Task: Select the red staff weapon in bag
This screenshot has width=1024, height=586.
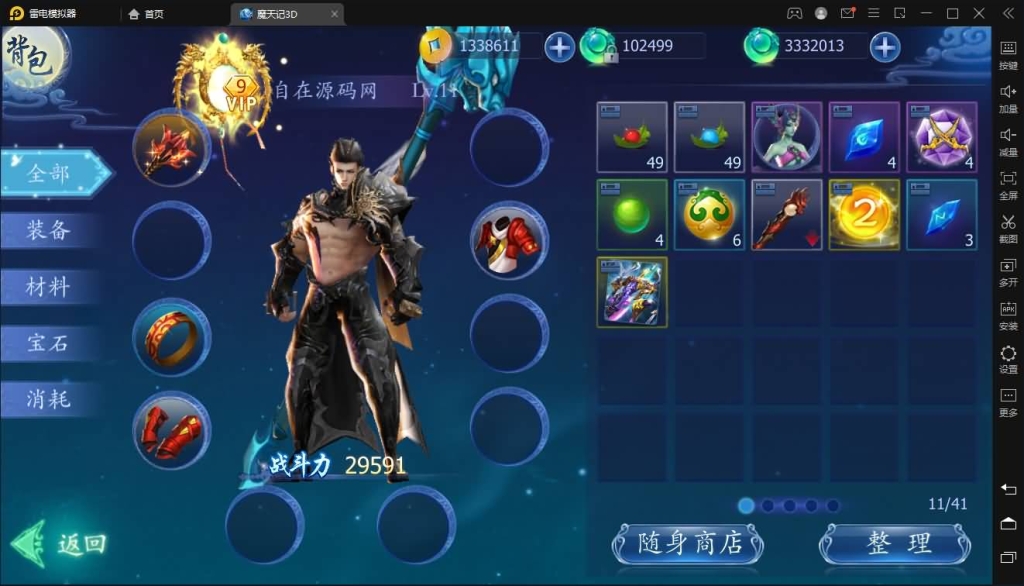Action: pyautogui.click(x=786, y=214)
